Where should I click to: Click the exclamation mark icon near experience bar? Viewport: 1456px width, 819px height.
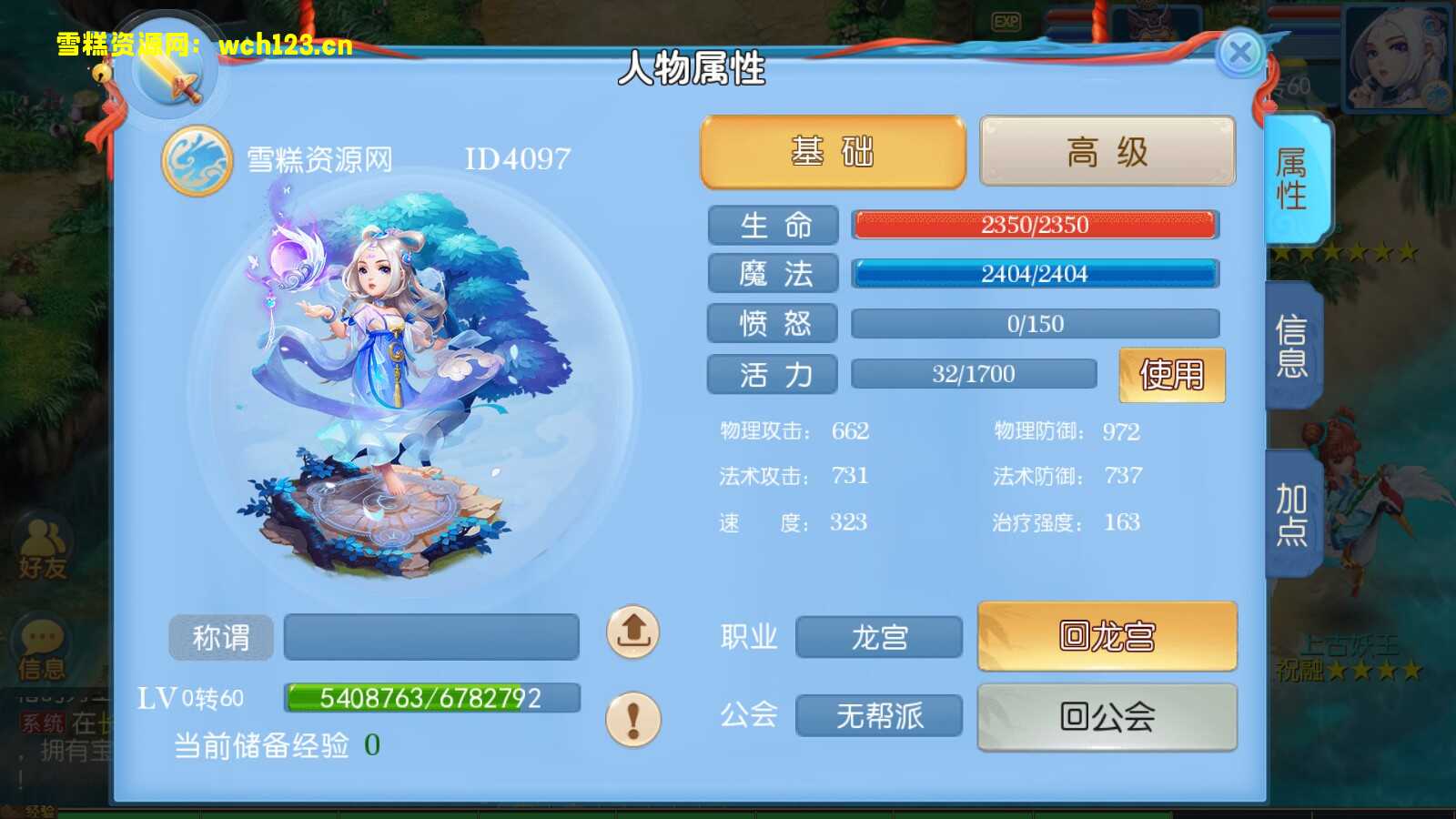pos(632,720)
